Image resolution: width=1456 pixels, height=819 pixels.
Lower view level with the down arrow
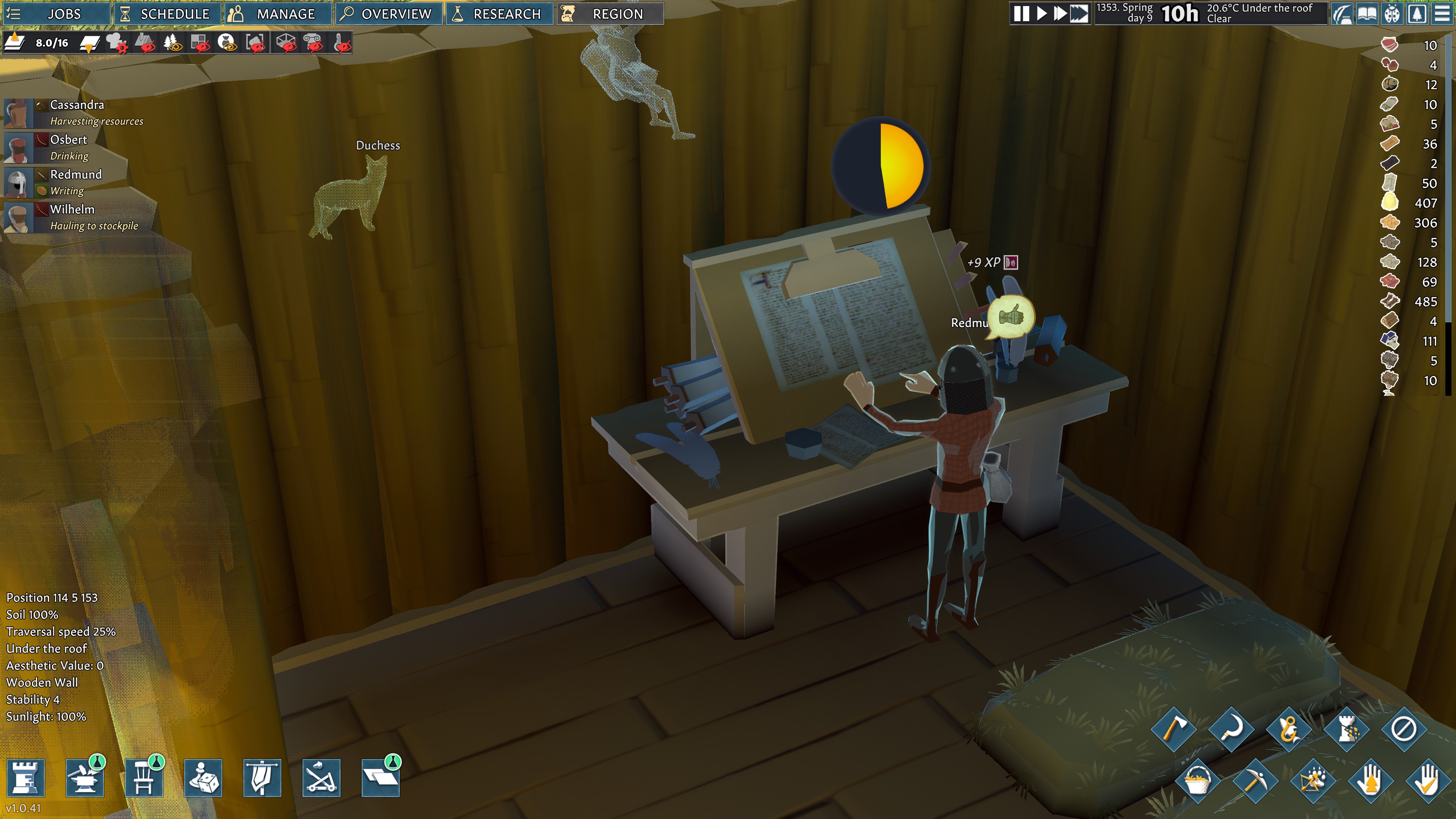tap(89, 44)
